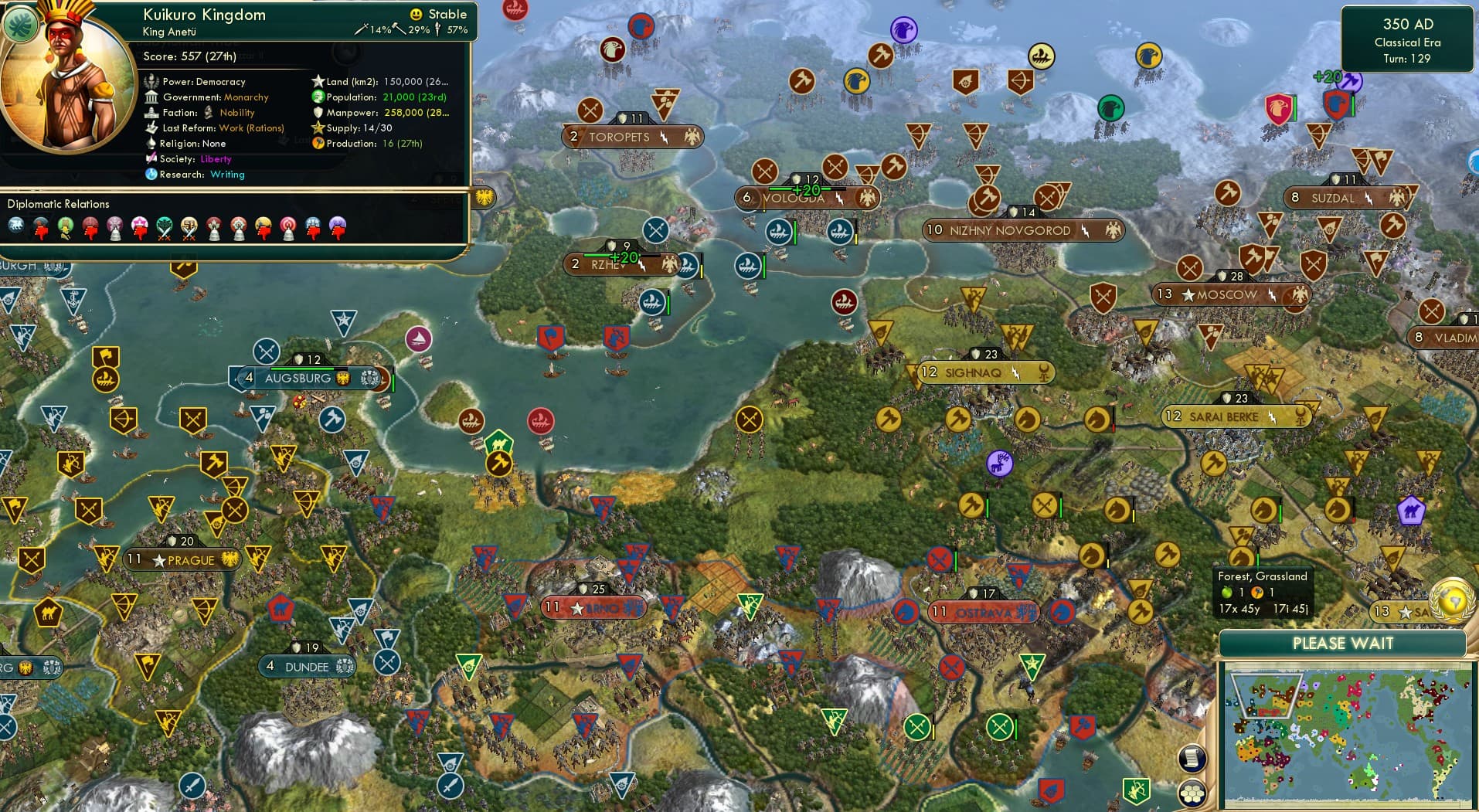The height and width of the screenshot is (812, 1479).
Task: Click the Liberty society link
Action: (216, 158)
